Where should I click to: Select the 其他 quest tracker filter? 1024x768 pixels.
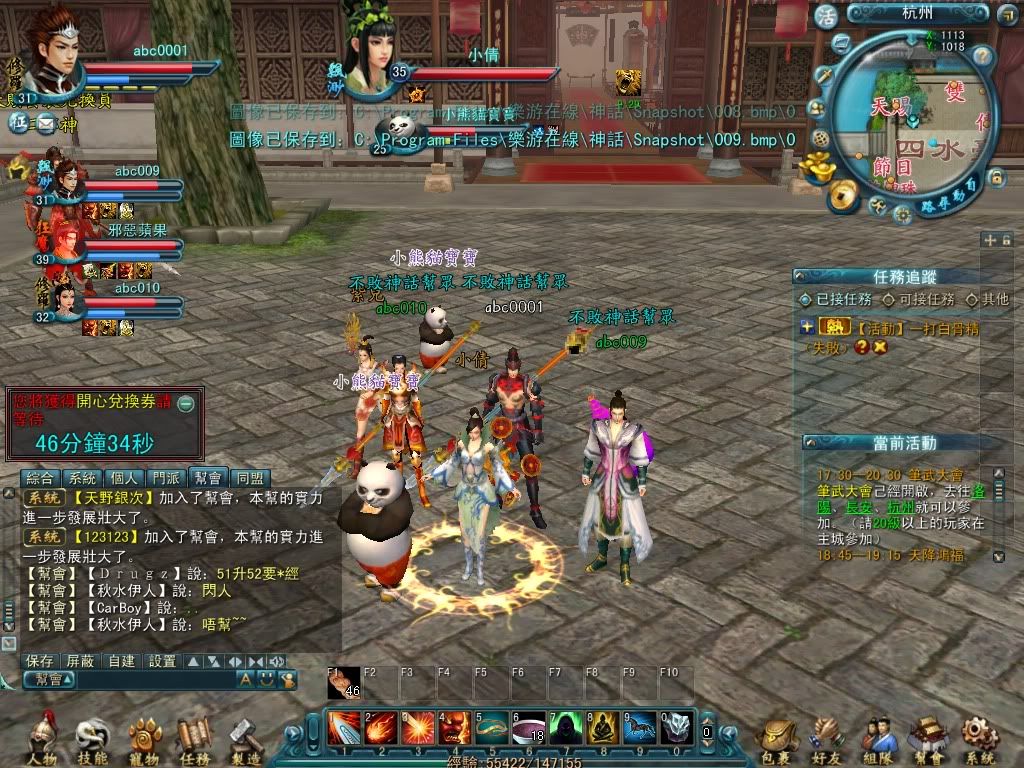(989, 299)
